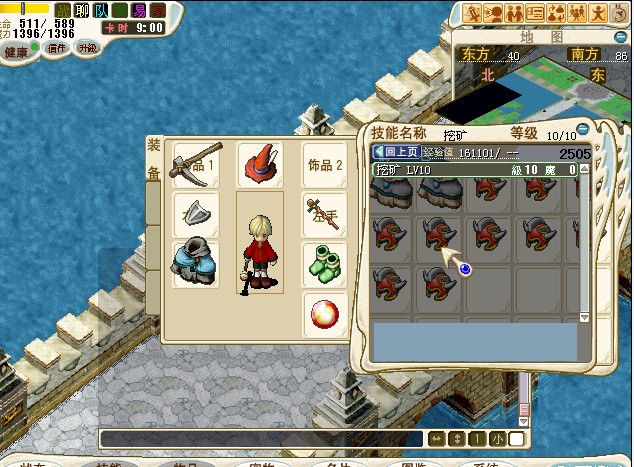Viewport: 634px width, 467px height.
Task: Click the 回上页 previous page button
Action: click(396, 153)
